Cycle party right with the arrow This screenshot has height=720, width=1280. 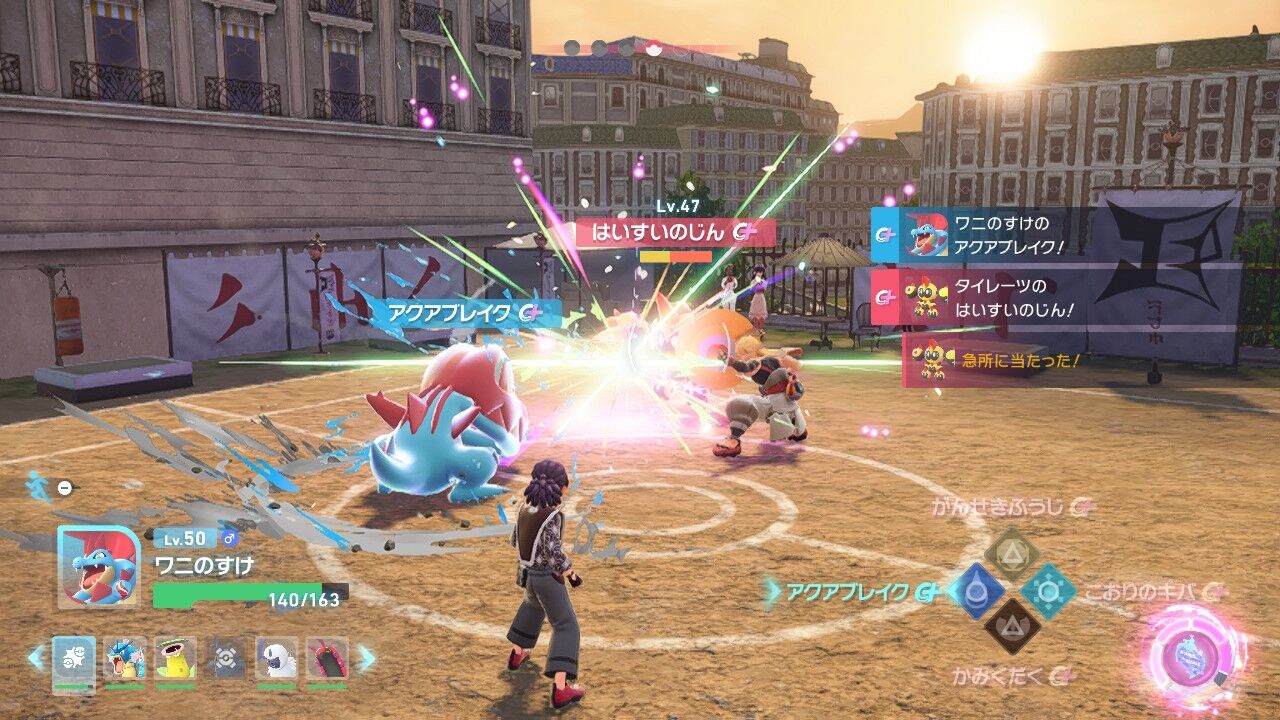366,658
